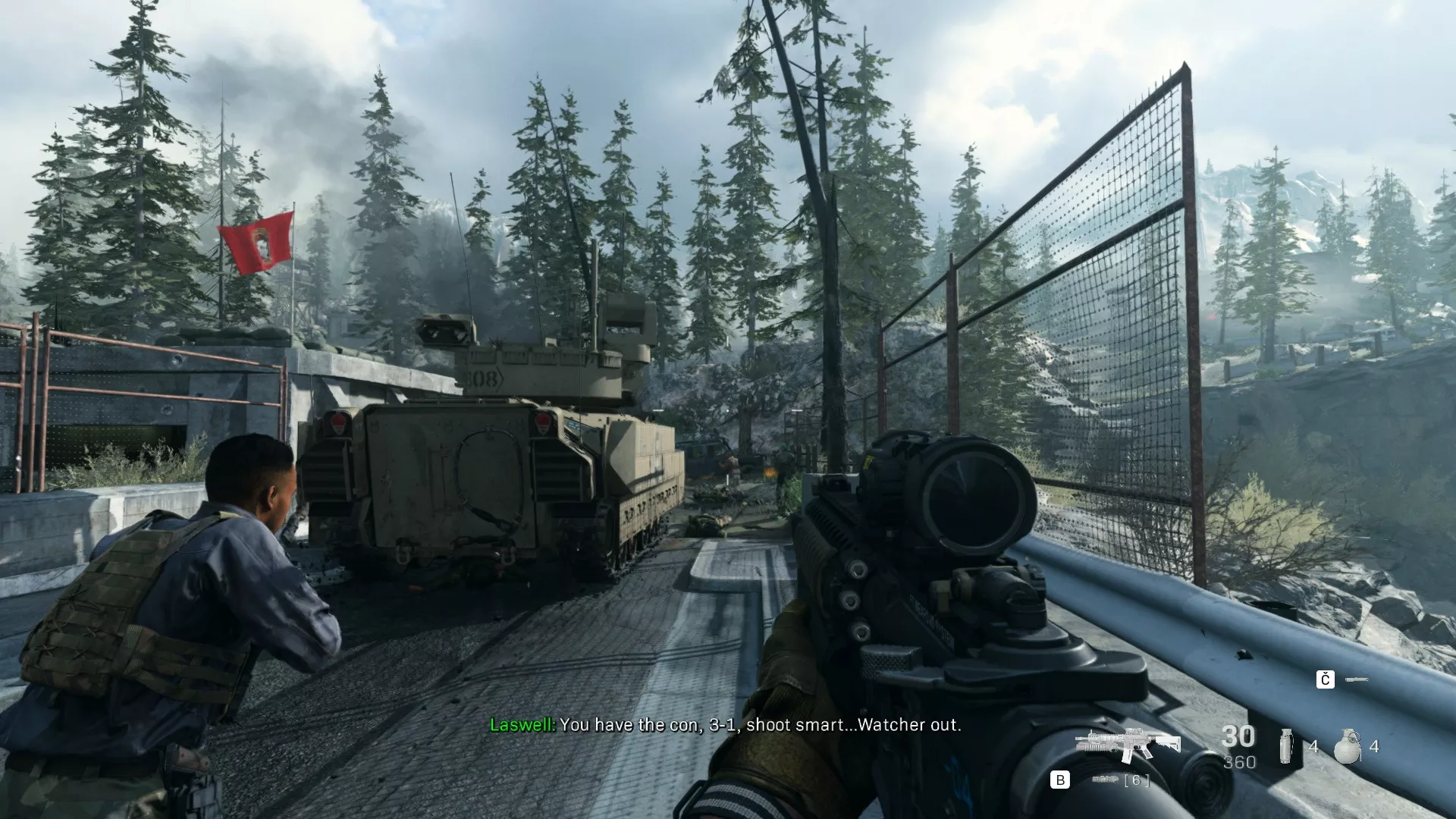Click the reserve ammo count 360
1456x819 pixels.
1239,761
